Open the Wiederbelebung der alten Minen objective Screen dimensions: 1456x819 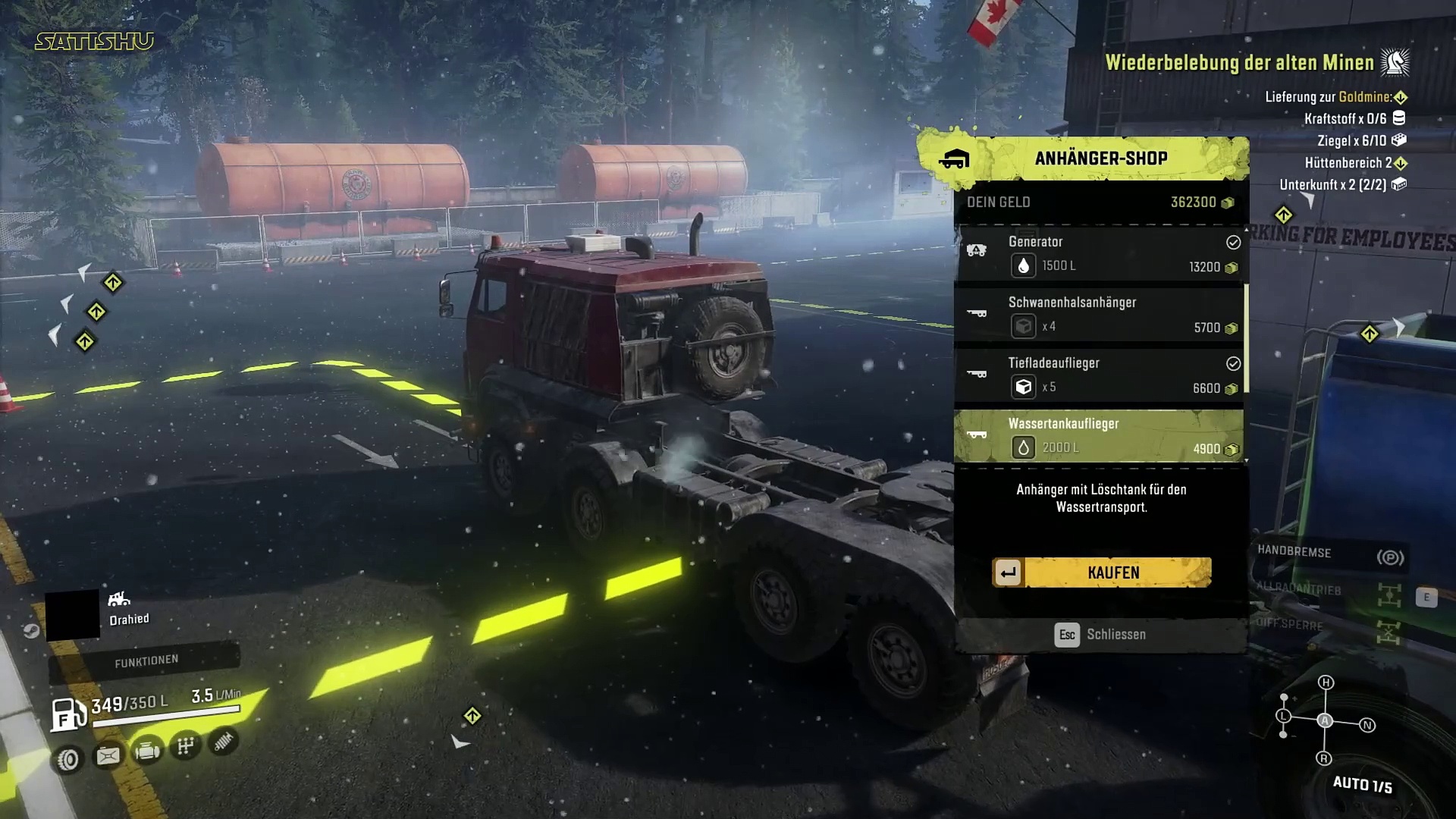pyautogui.click(x=1239, y=63)
